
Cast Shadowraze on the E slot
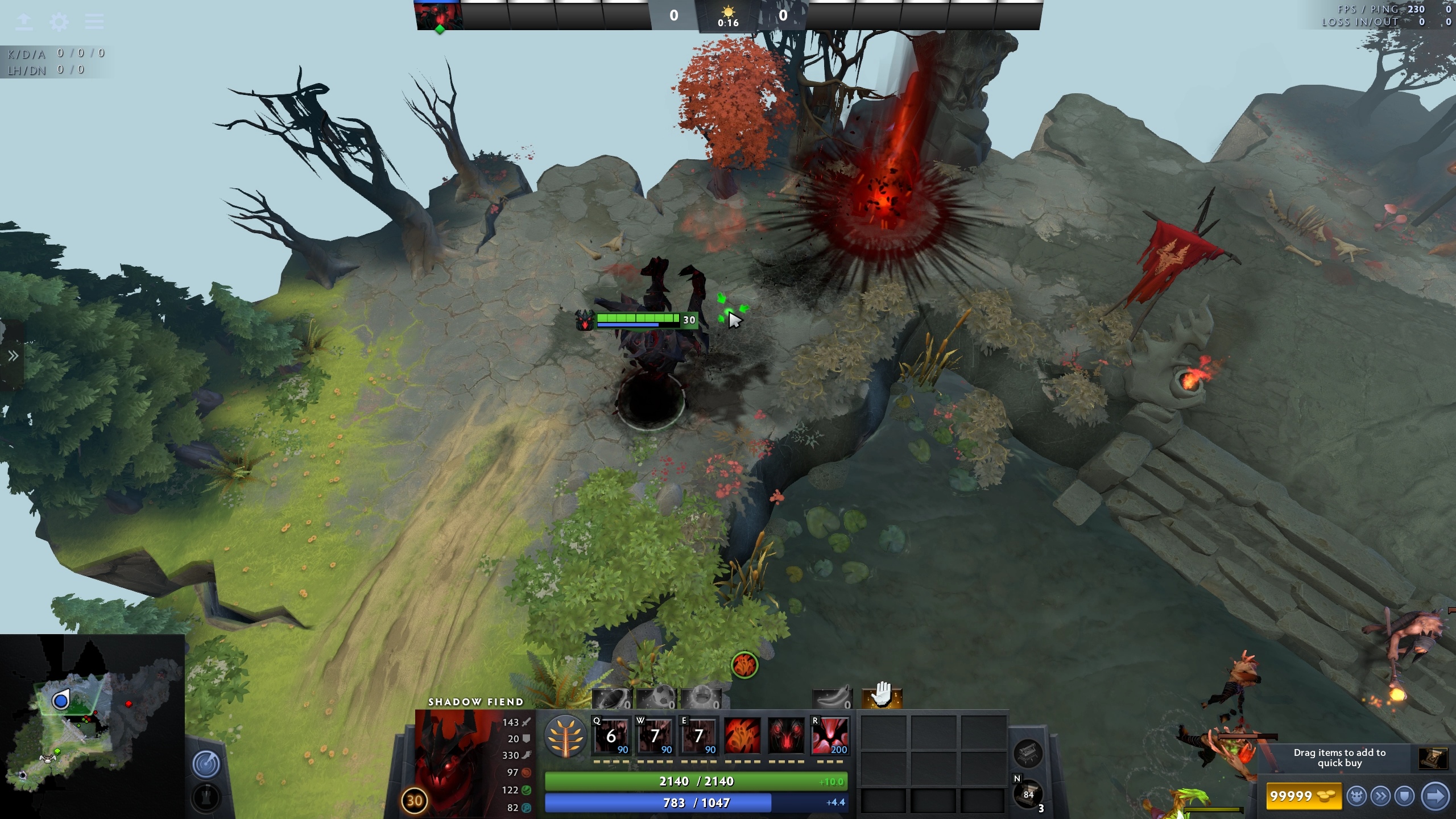click(699, 736)
